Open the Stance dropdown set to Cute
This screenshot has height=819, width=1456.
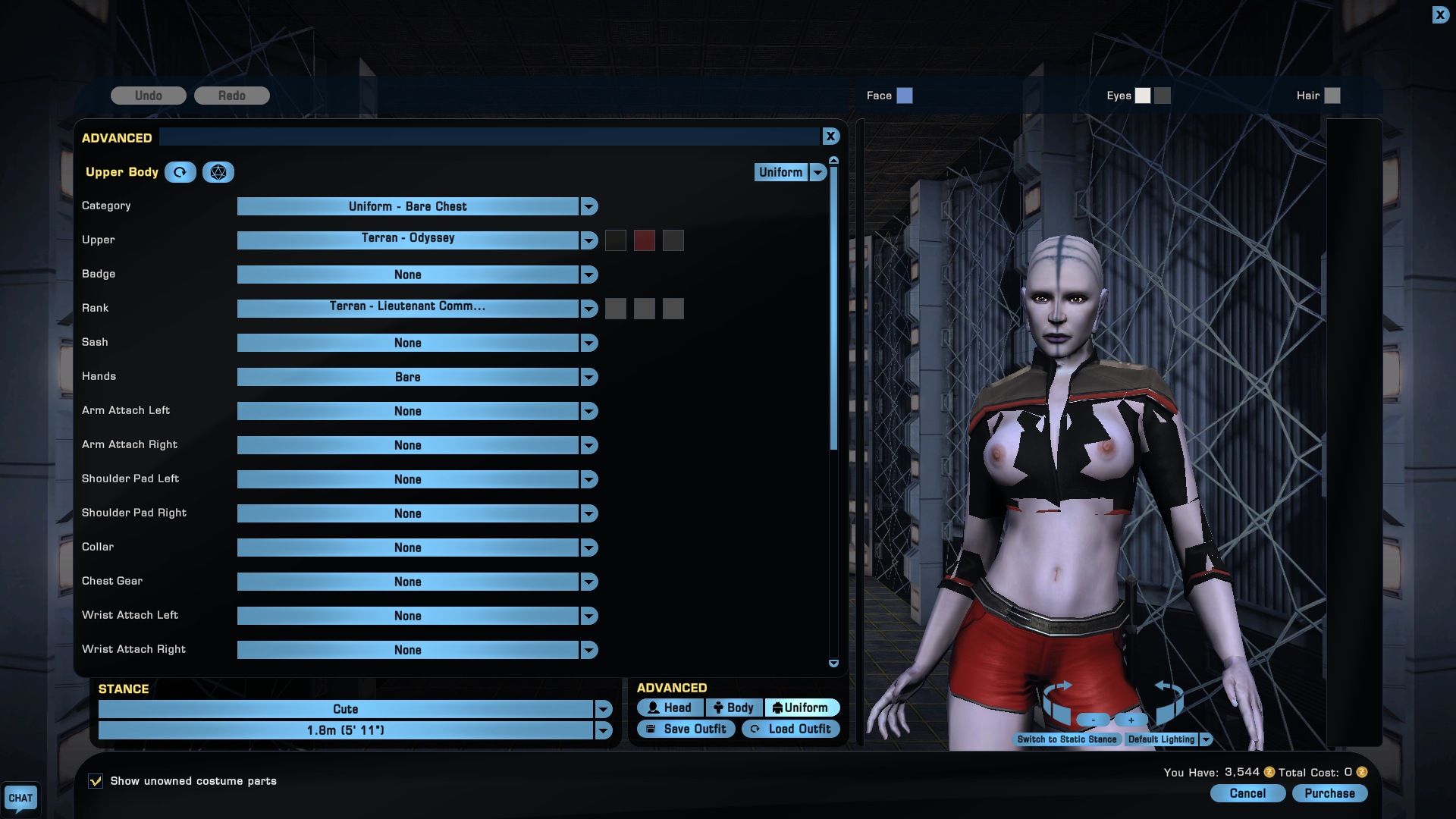tap(604, 709)
